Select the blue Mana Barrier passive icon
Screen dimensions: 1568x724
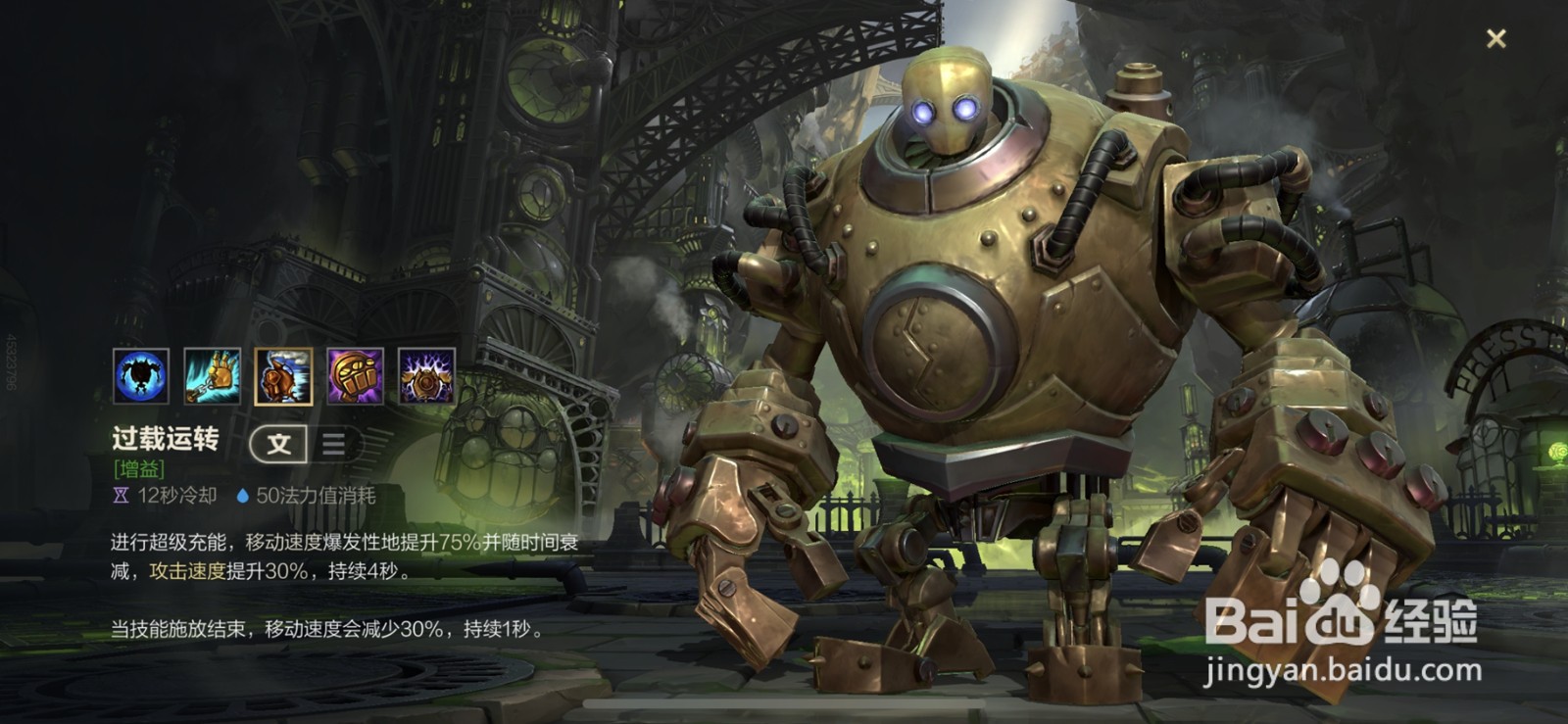pos(141,376)
